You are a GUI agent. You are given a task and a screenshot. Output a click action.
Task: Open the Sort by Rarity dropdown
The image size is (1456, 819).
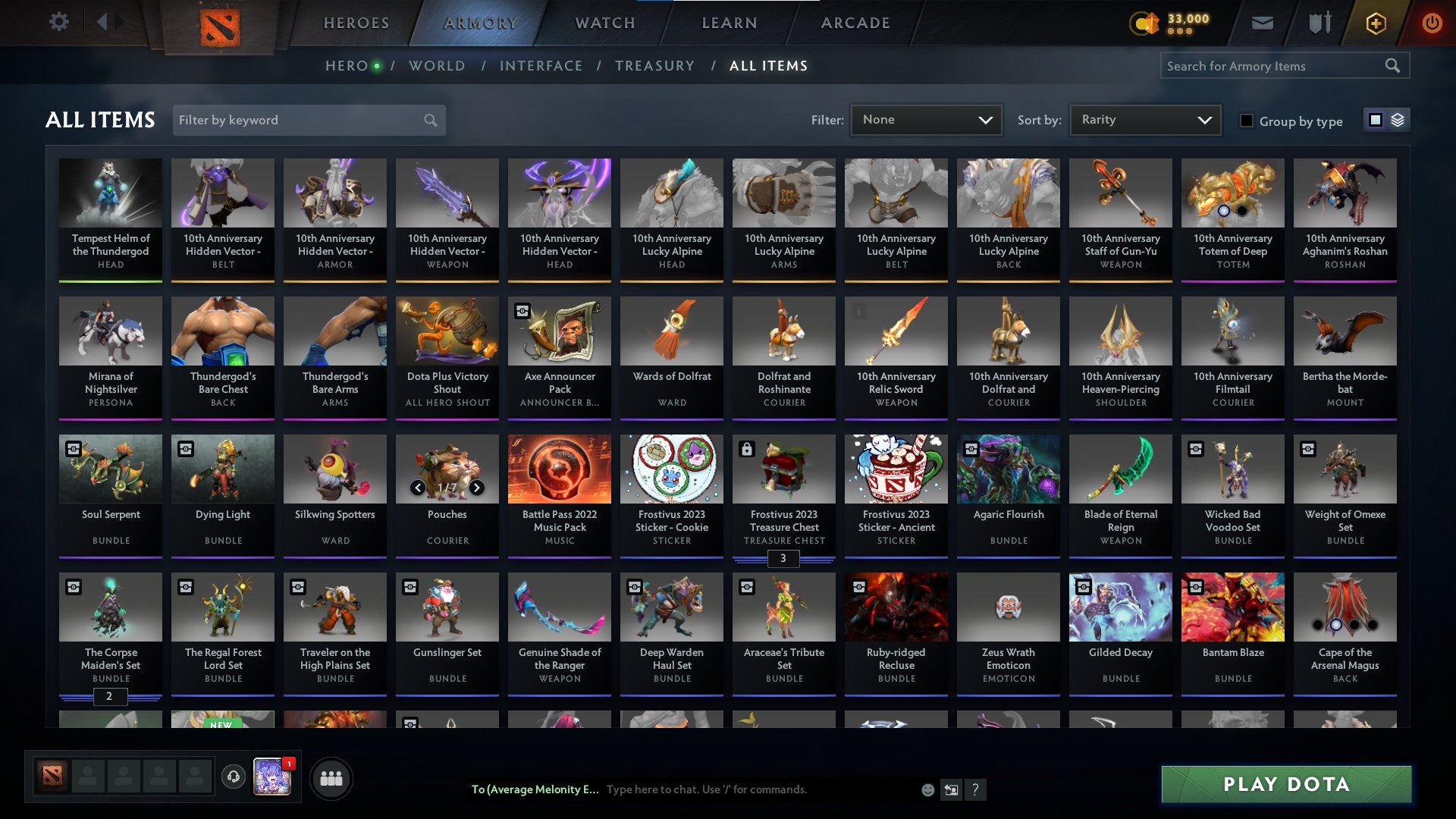click(1144, 119)
